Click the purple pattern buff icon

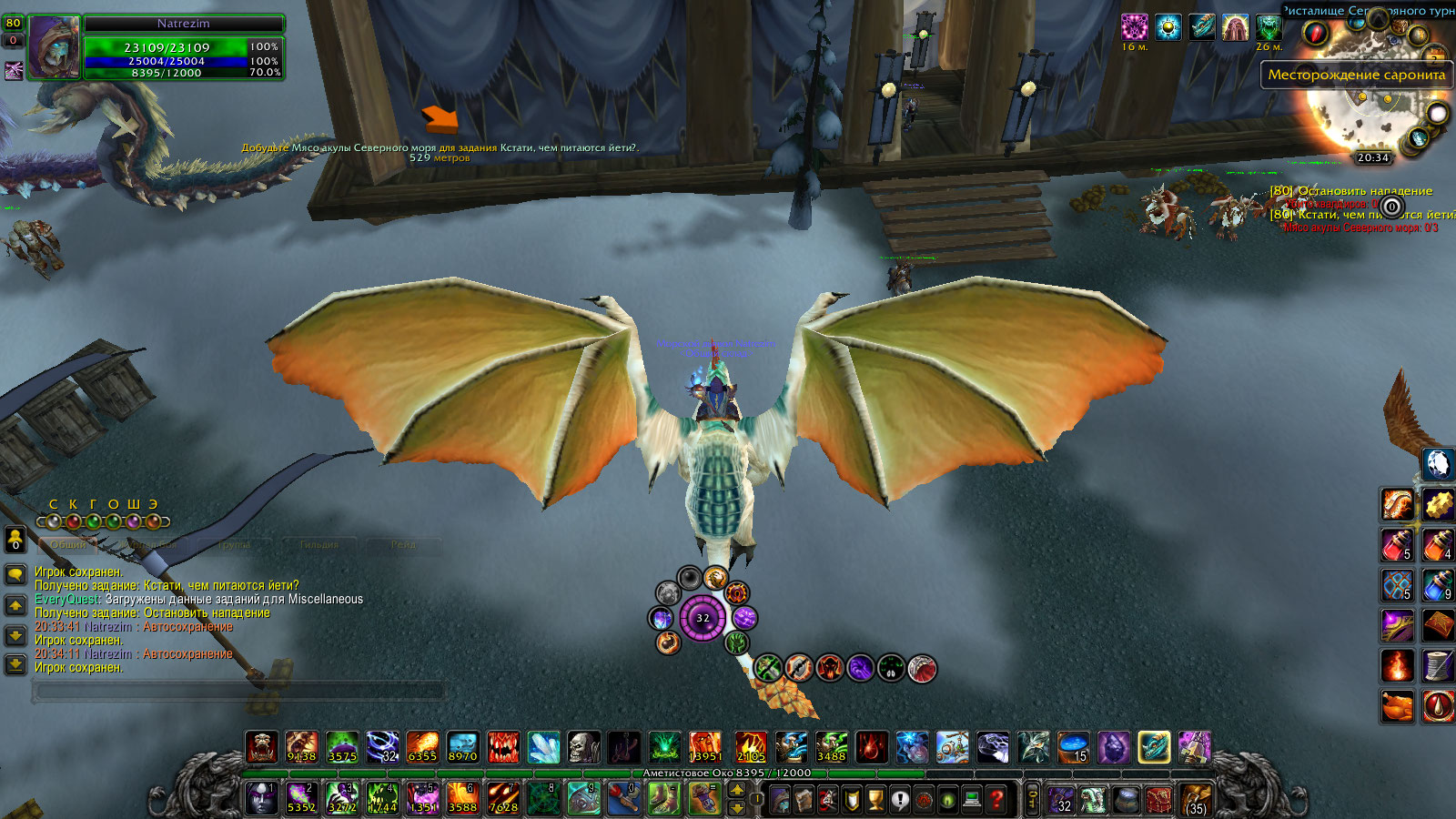coord(1134,27)
